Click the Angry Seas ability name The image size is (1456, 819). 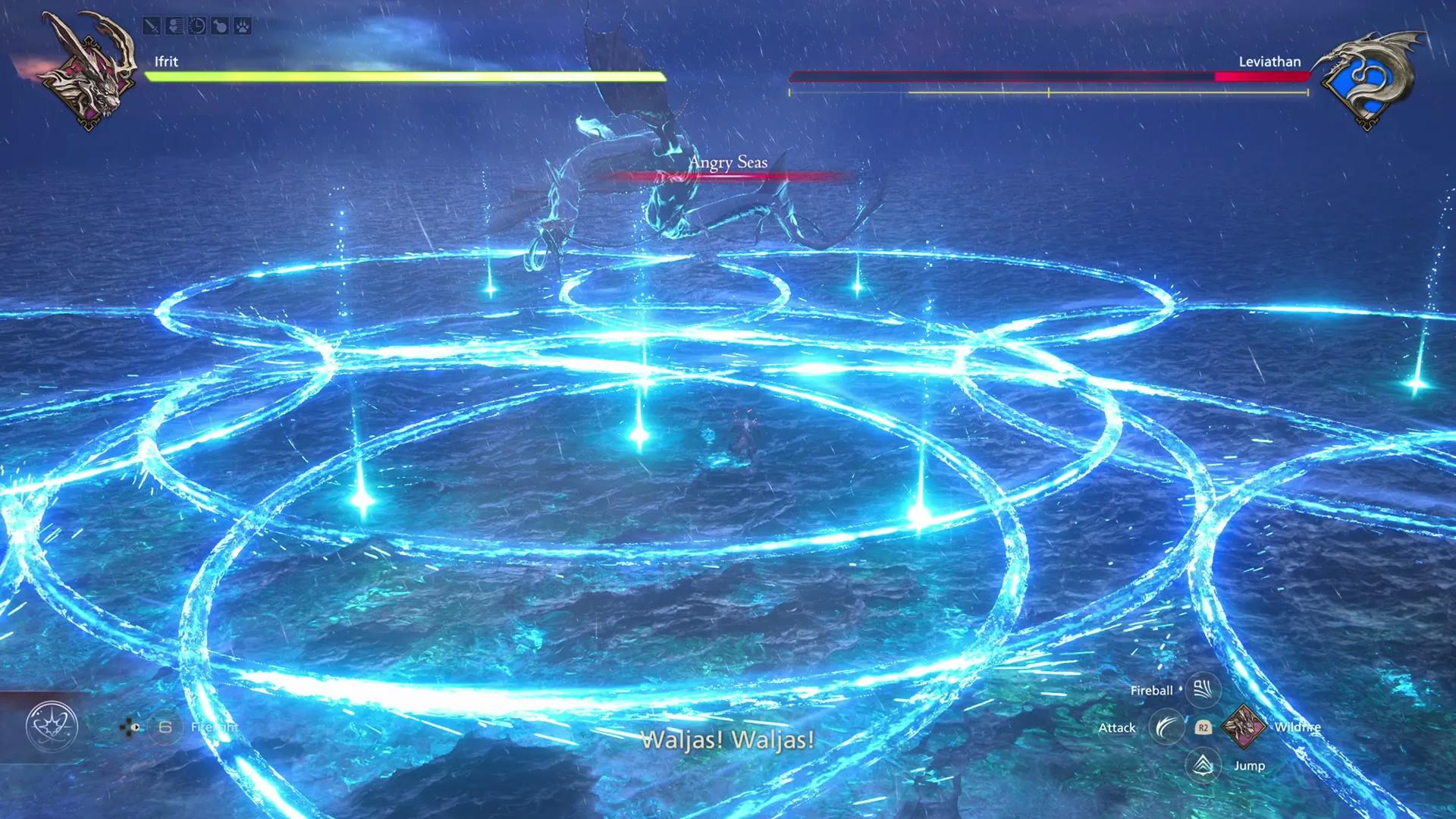727,163
